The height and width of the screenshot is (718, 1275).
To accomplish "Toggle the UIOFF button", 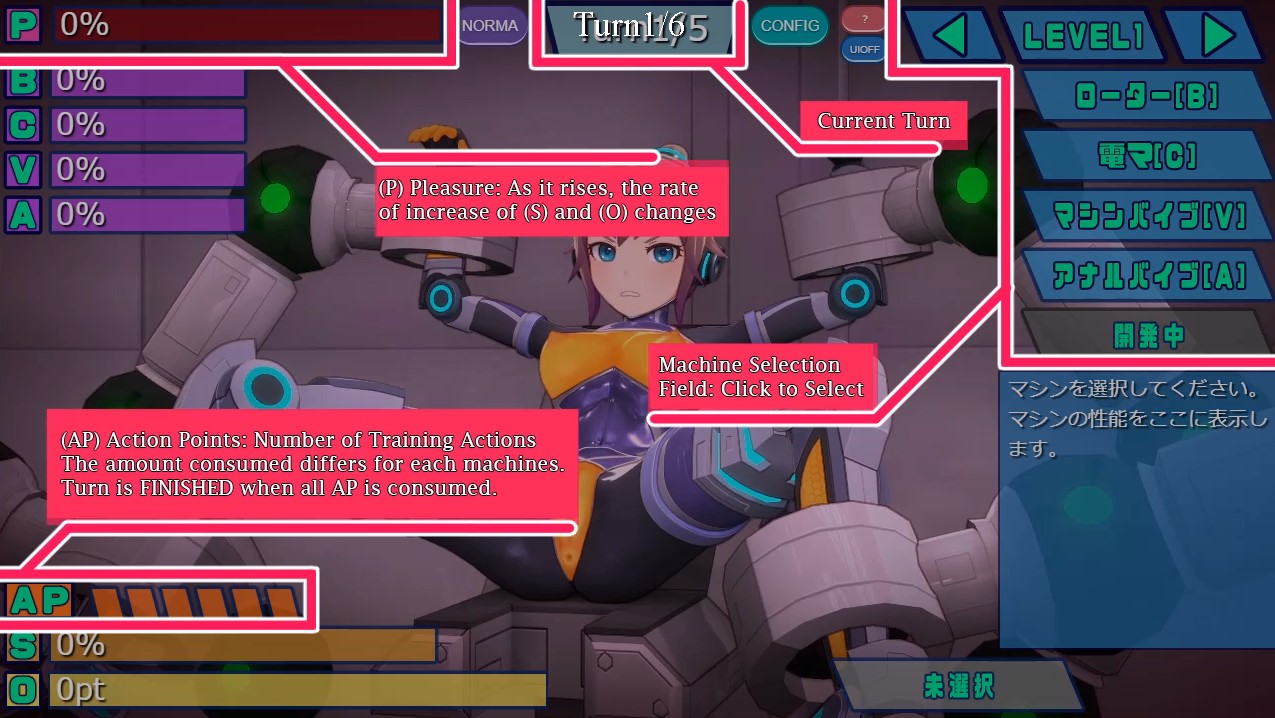I will click(864, 48).
